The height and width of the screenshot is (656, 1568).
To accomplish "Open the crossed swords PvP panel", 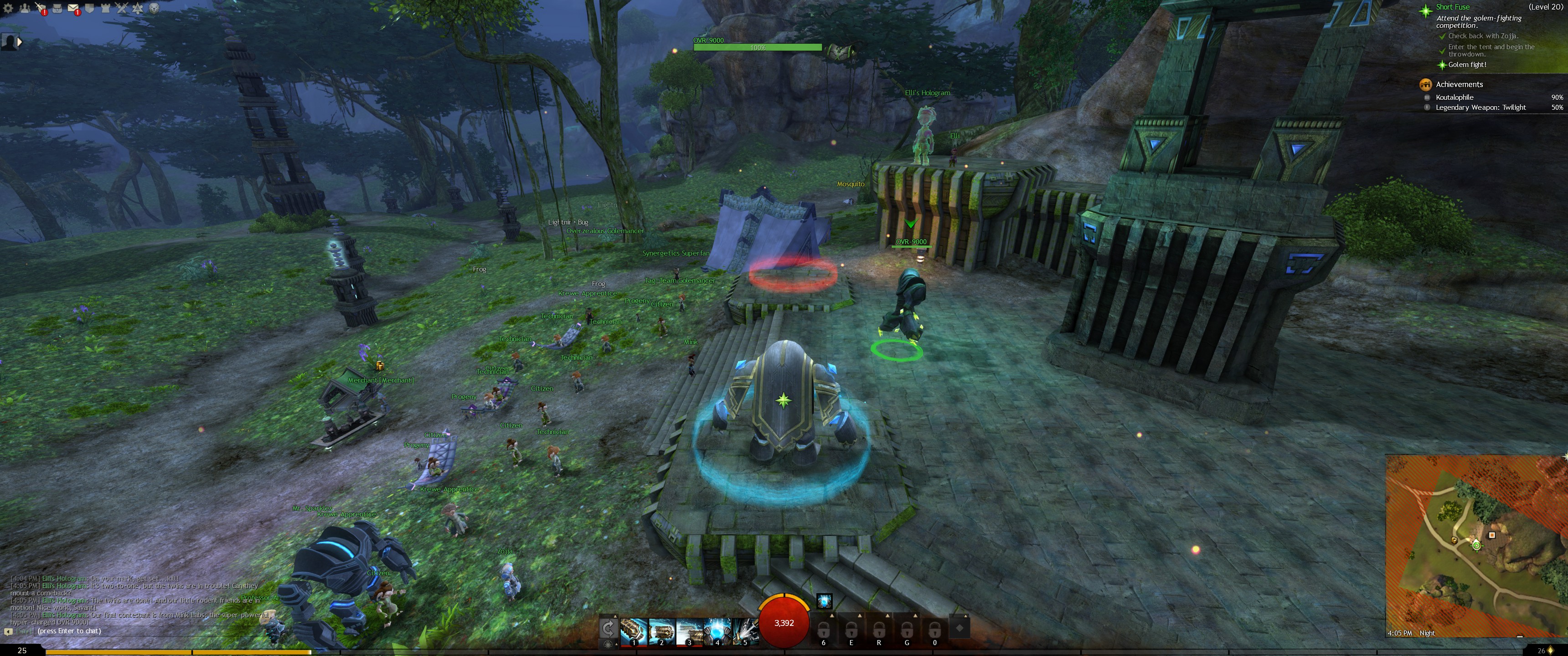I will (122, 8).
